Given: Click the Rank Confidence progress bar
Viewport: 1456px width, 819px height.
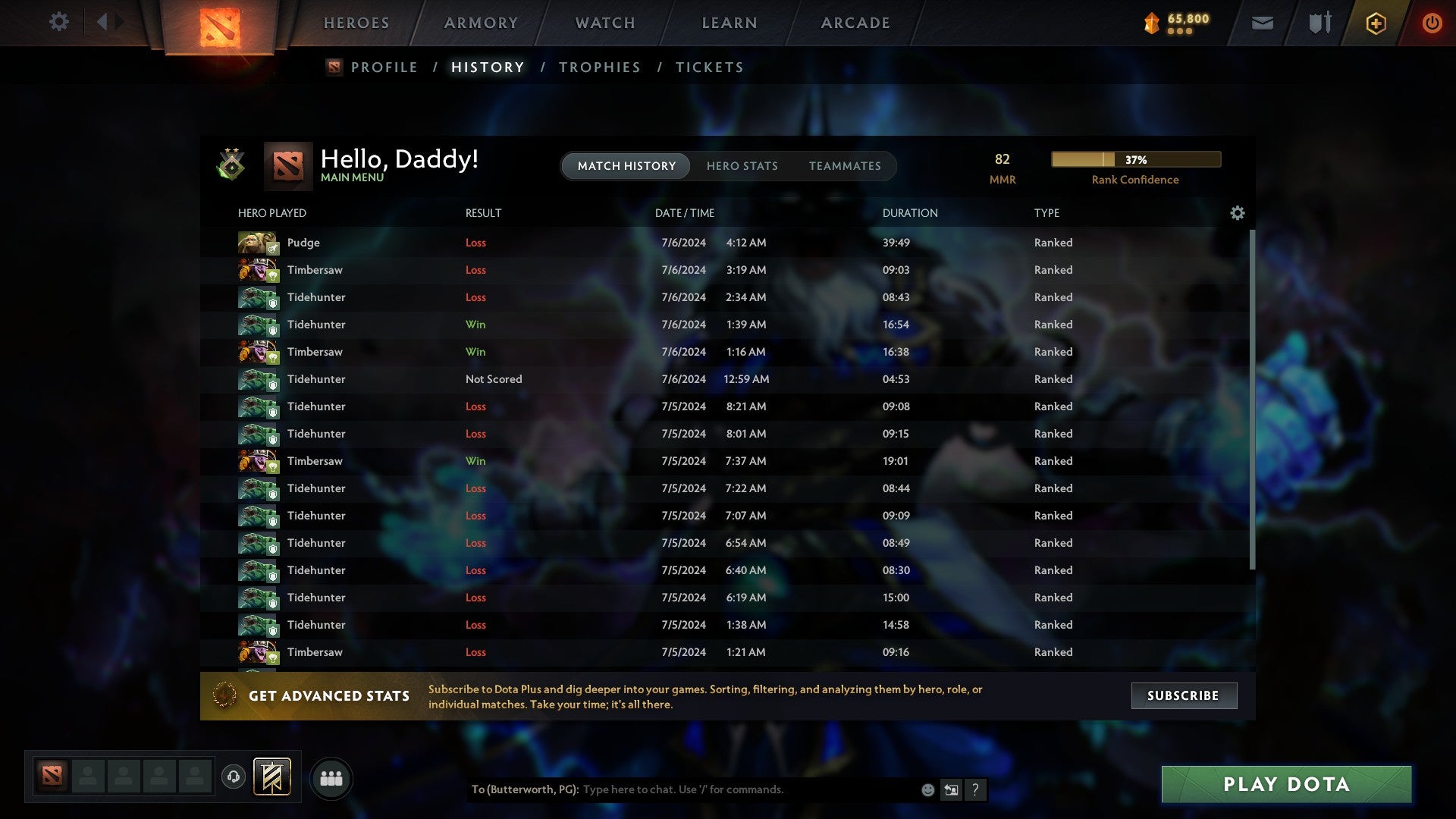Looking at the screenshot, I should coord(1134,159).
